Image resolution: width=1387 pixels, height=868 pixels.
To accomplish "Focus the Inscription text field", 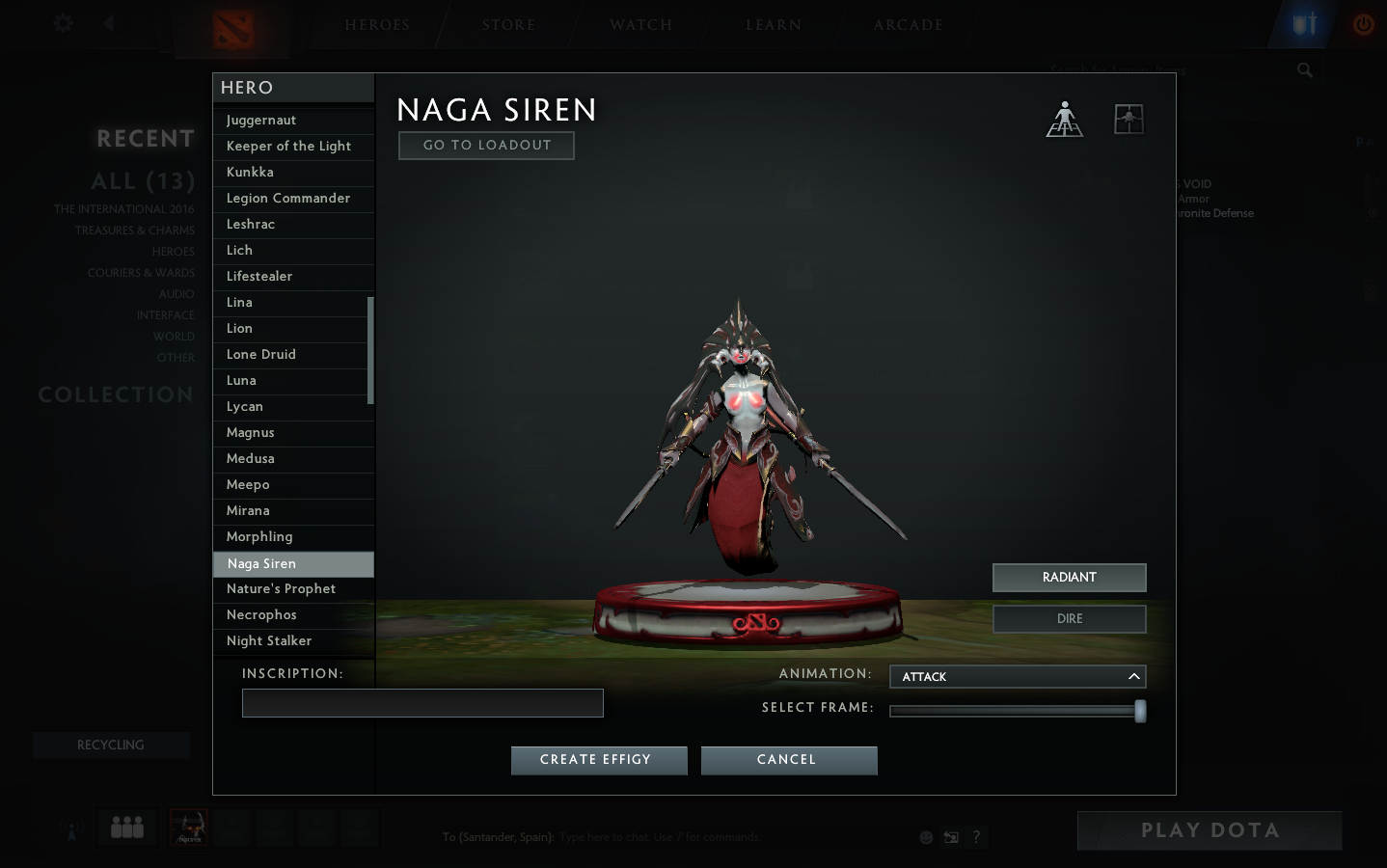I will (x=422, y=703).
